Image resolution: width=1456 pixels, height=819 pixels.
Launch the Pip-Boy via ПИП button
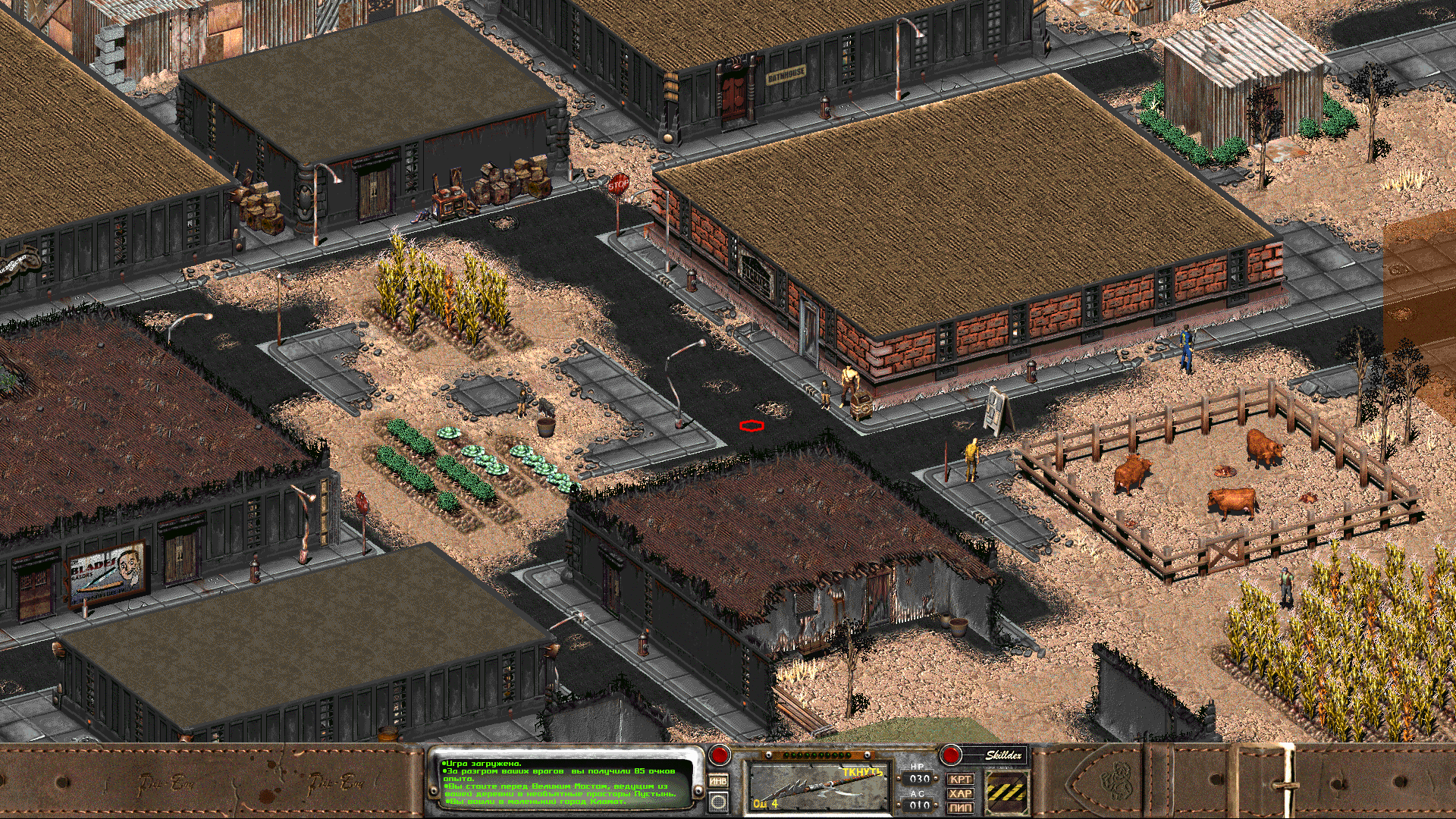click(960, 808)
